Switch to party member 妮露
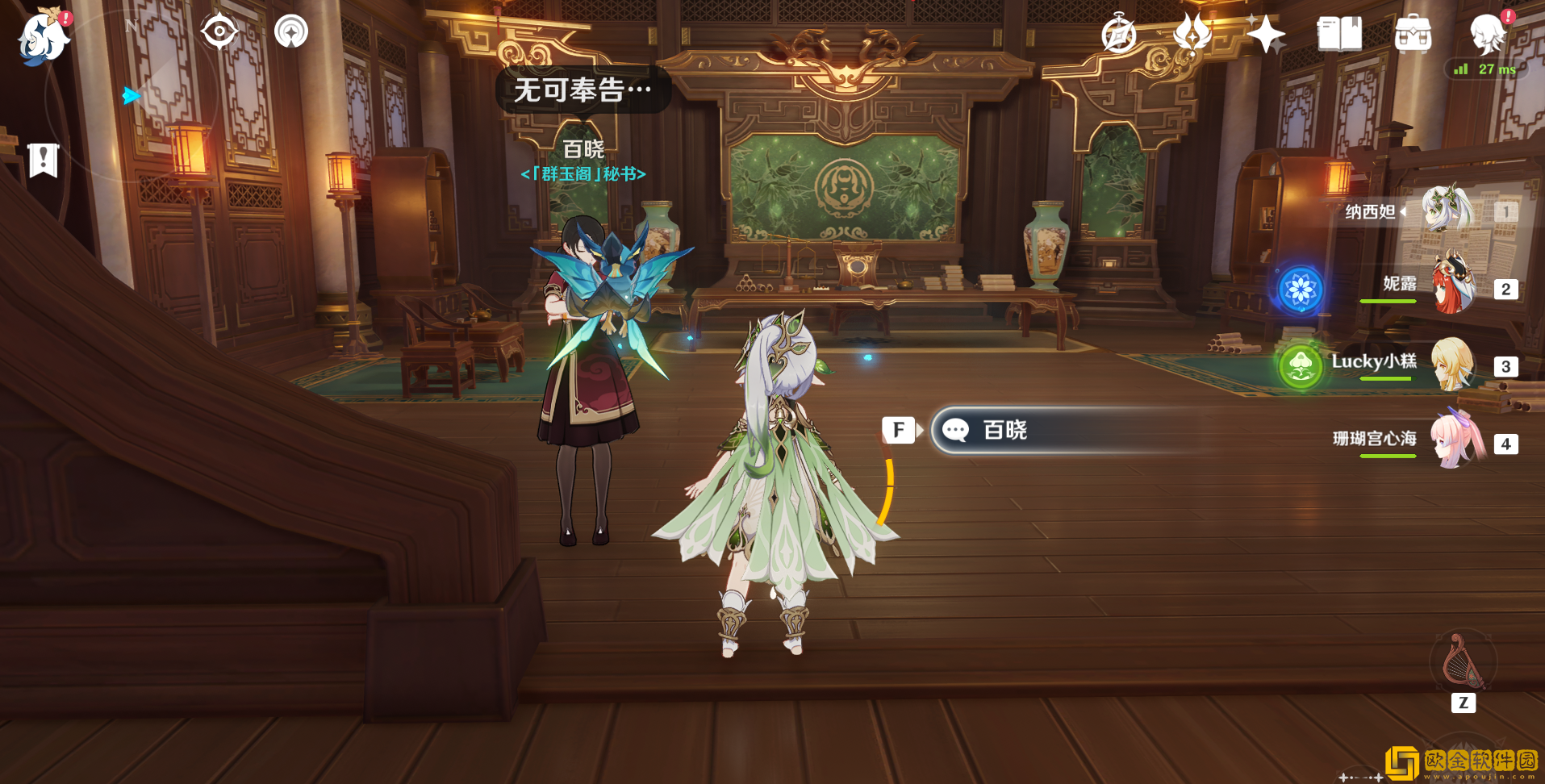1545x784 pixels. tap(1454, 286)
